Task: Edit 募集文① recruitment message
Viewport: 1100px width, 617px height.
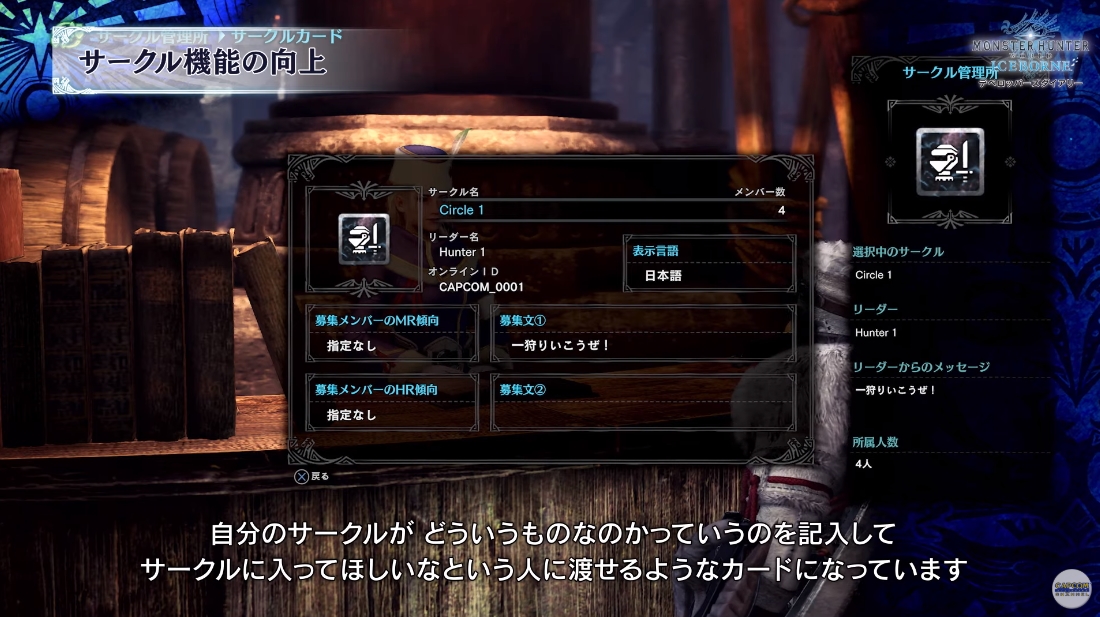Action: tap(643, 333)
